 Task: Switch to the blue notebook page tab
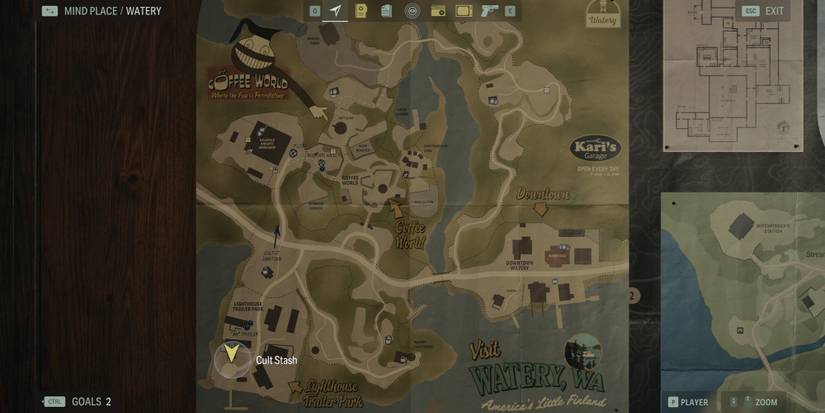386,11
